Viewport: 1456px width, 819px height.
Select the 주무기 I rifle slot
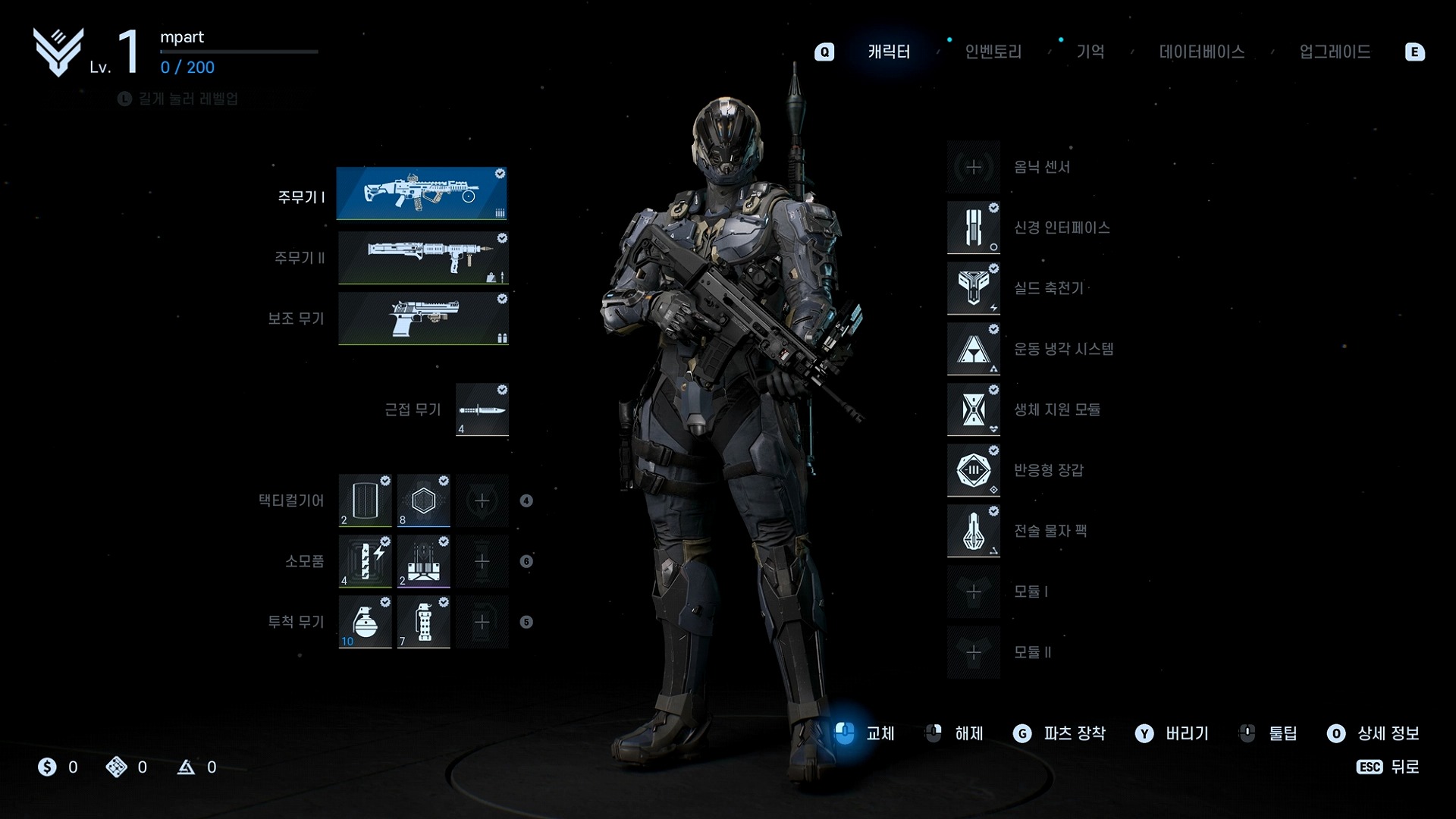[422, 194]
